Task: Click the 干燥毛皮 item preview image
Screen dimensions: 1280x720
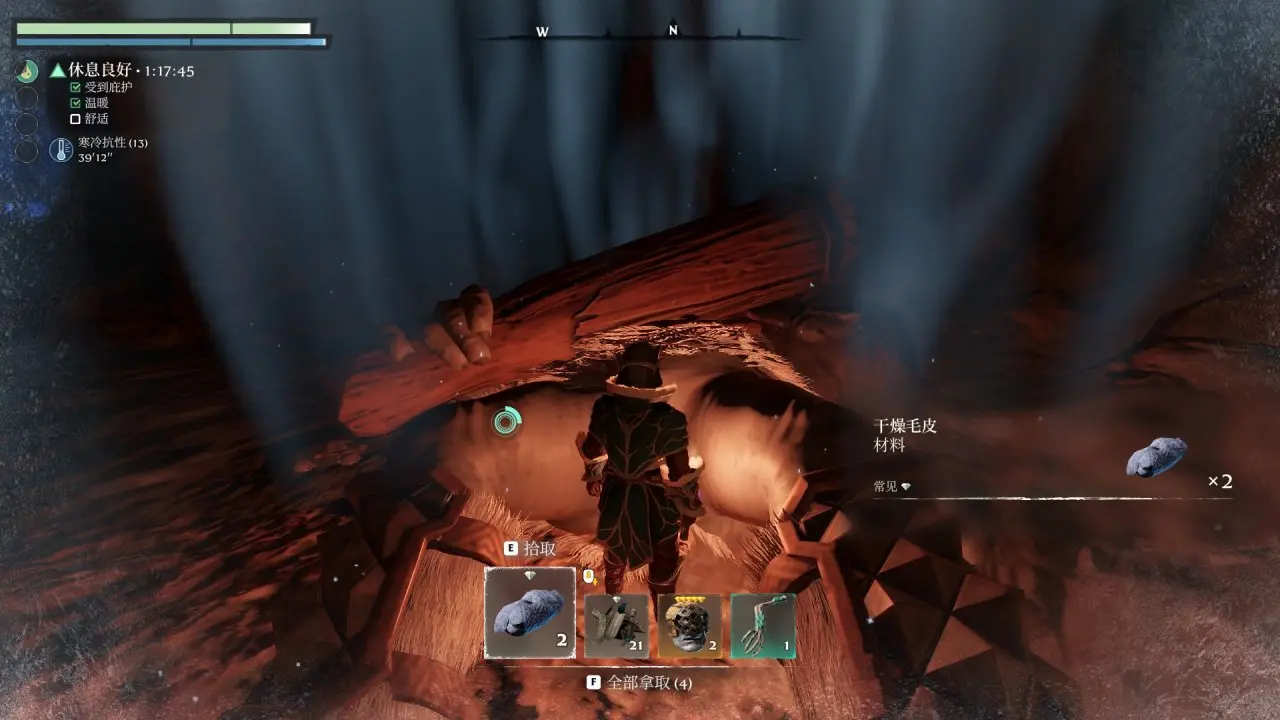Action: click(x=1156, y=458)
